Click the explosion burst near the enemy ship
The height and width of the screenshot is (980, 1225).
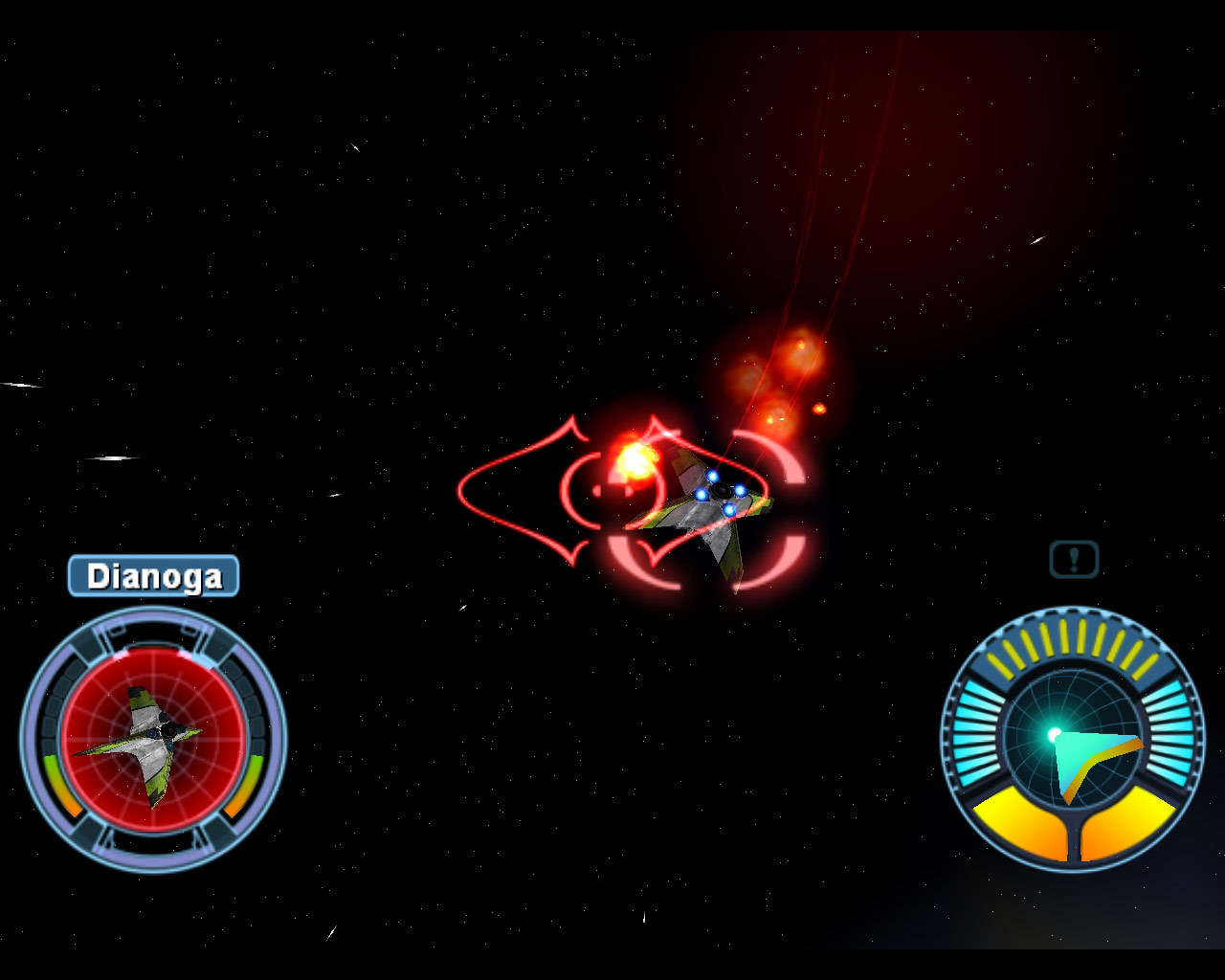click(635, 460)
